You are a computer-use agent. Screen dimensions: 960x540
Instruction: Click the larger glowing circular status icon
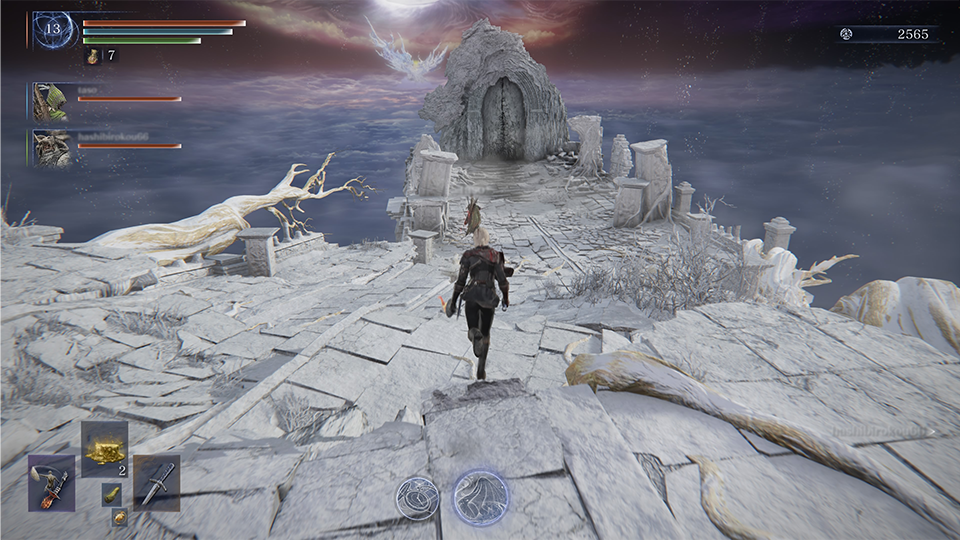pos(480,497)
